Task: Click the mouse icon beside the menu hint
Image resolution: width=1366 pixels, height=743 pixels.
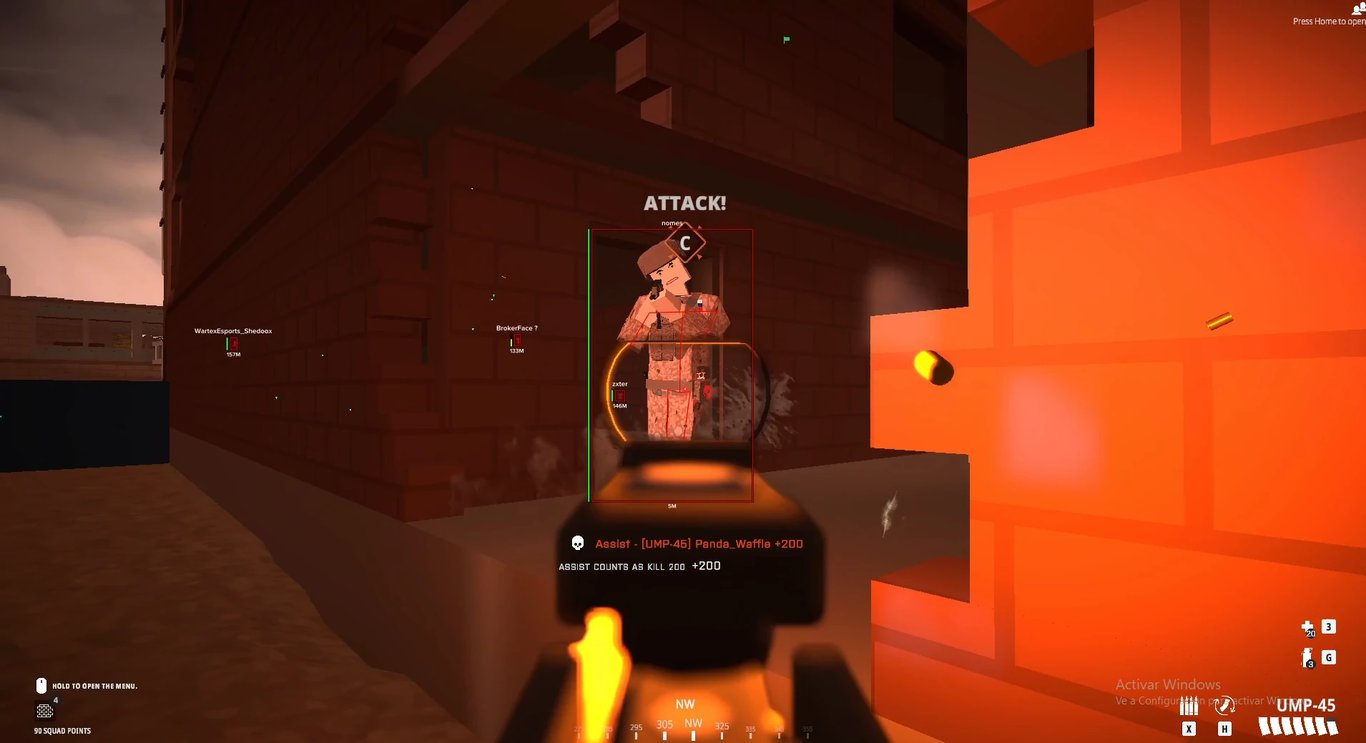Action: [41, 686]
